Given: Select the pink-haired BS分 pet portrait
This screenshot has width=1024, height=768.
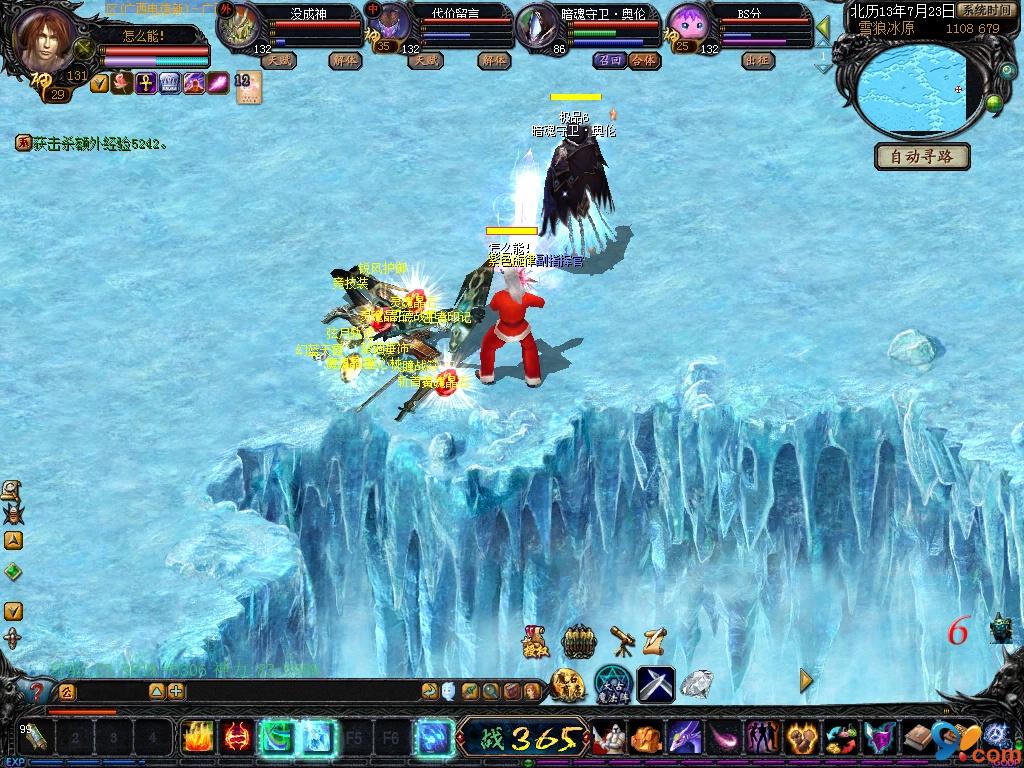Looking at the screenshot, I should point(688,24).
